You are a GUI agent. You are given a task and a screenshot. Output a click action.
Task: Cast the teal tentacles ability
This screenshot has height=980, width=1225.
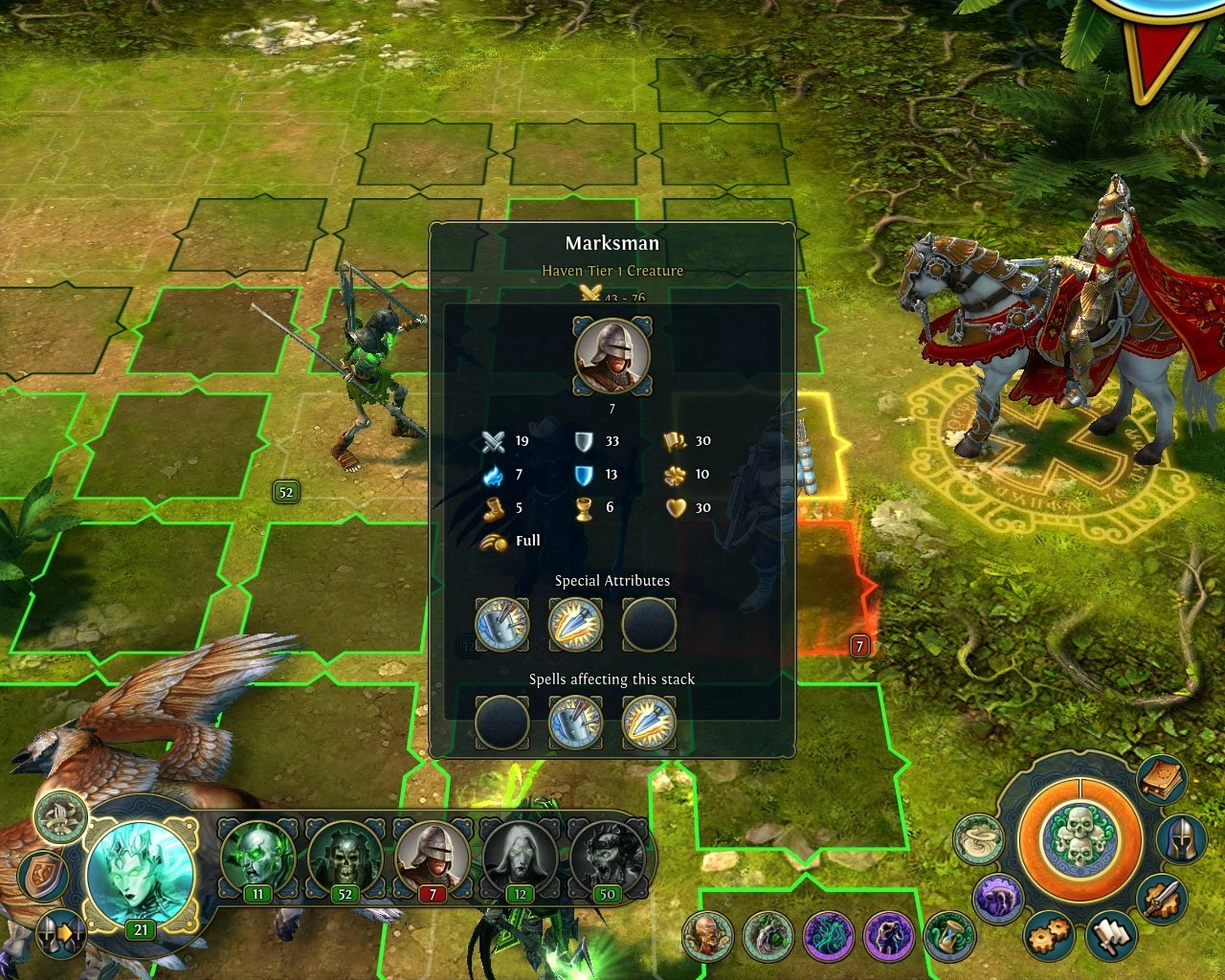click(829, 936)
